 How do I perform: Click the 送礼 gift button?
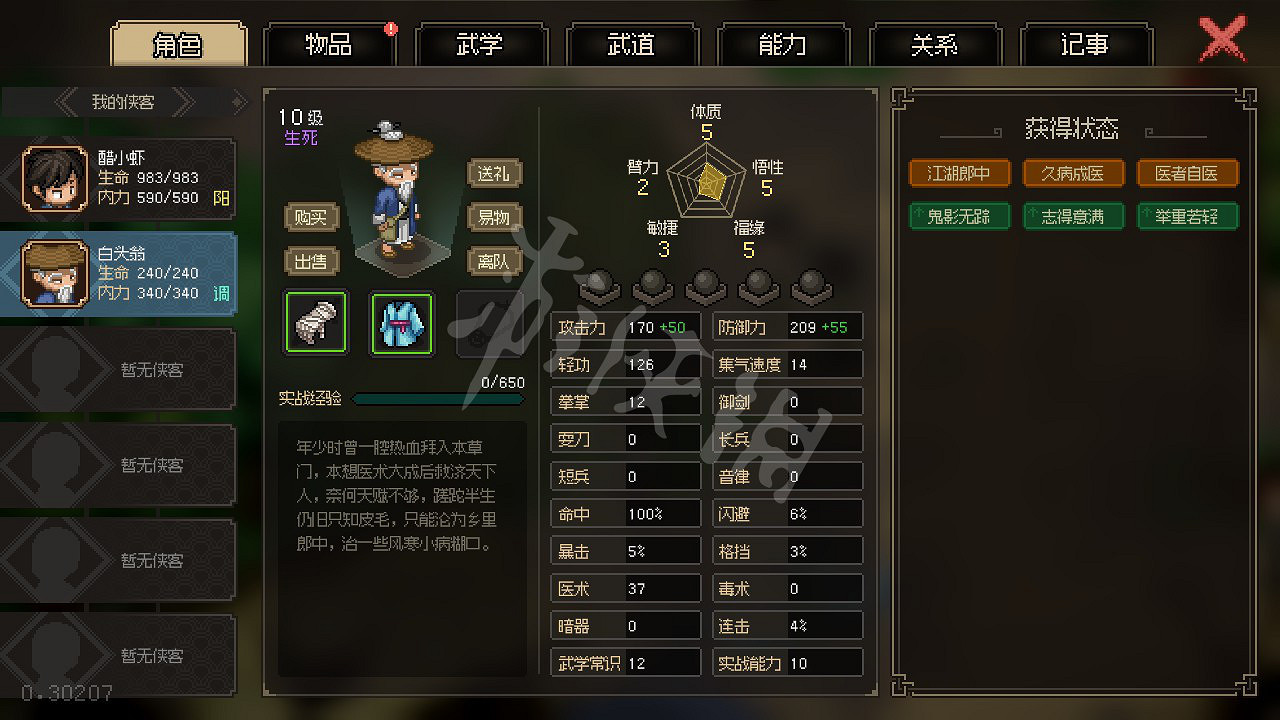tap(493, 173)
